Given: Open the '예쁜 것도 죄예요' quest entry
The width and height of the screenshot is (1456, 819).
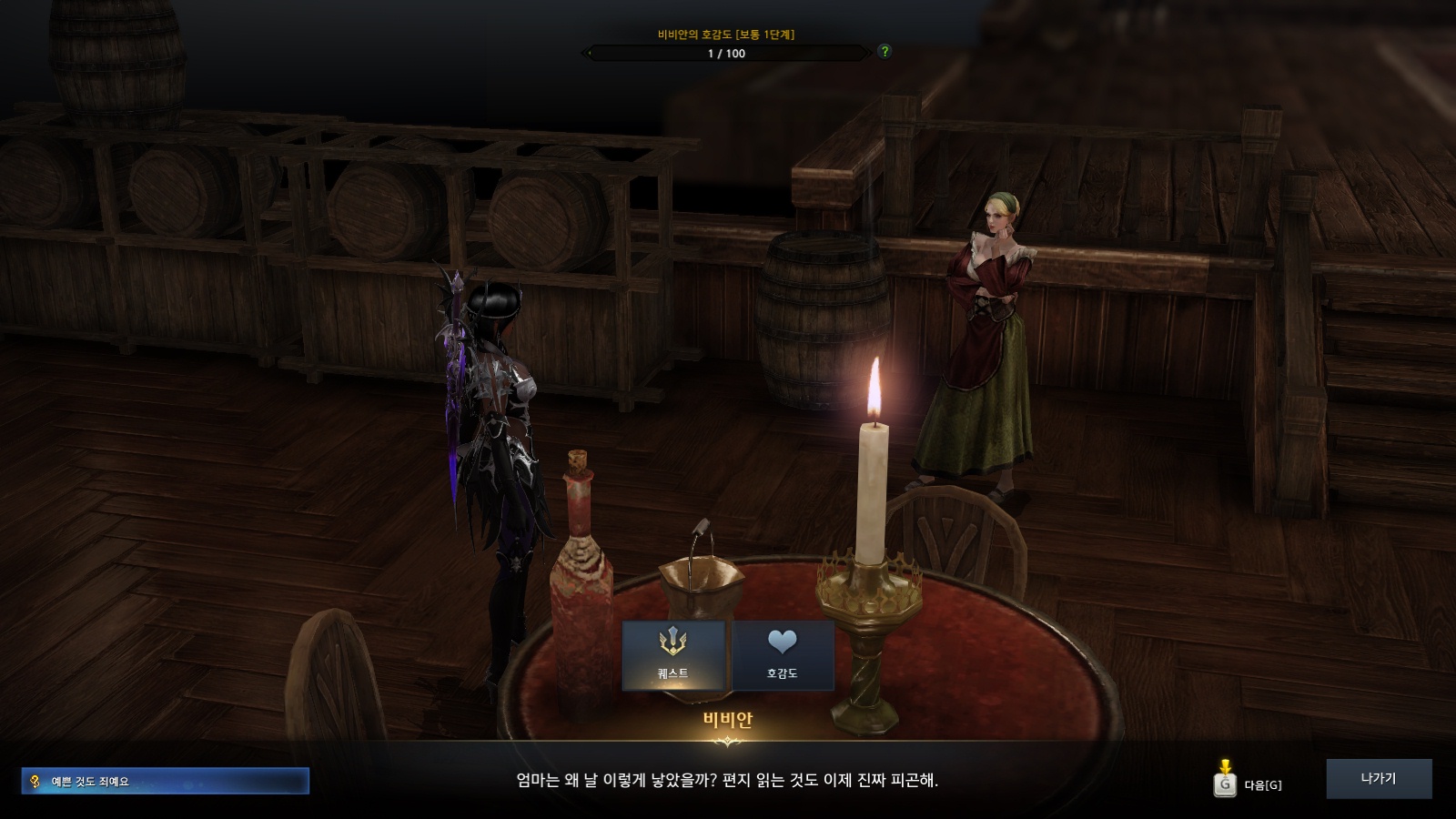Looking at the screenshot, I should click(166, 781).
